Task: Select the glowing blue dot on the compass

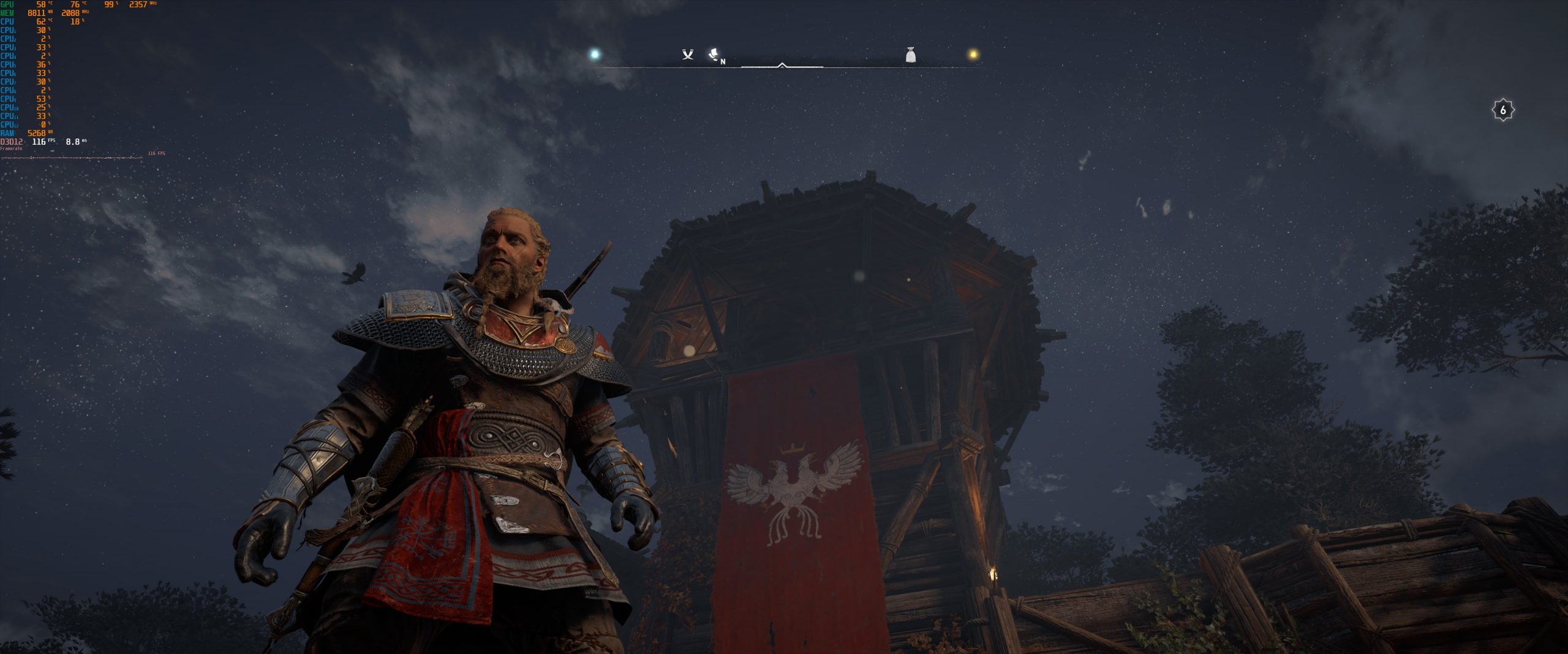Action: click(594, 55)
